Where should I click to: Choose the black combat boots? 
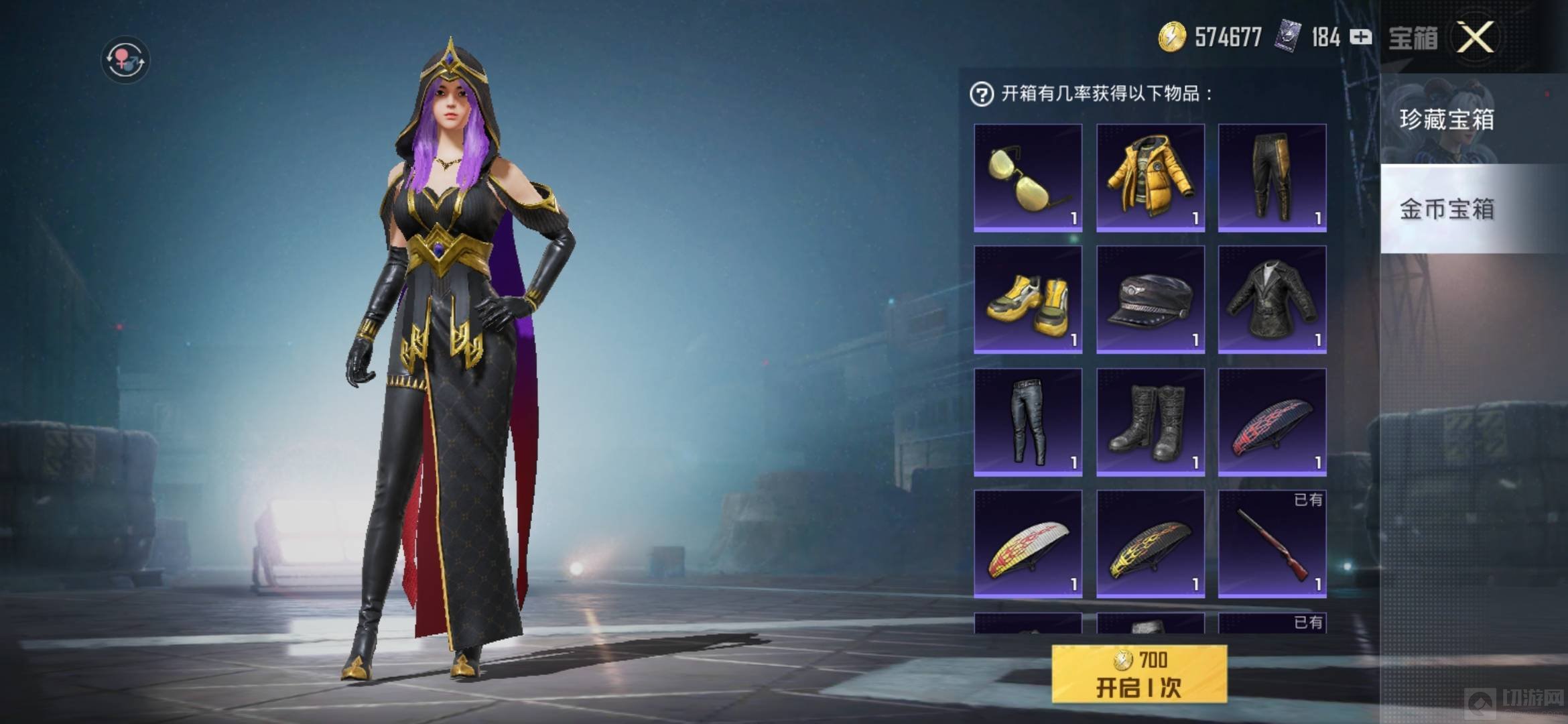click(x=1150, y=422)
